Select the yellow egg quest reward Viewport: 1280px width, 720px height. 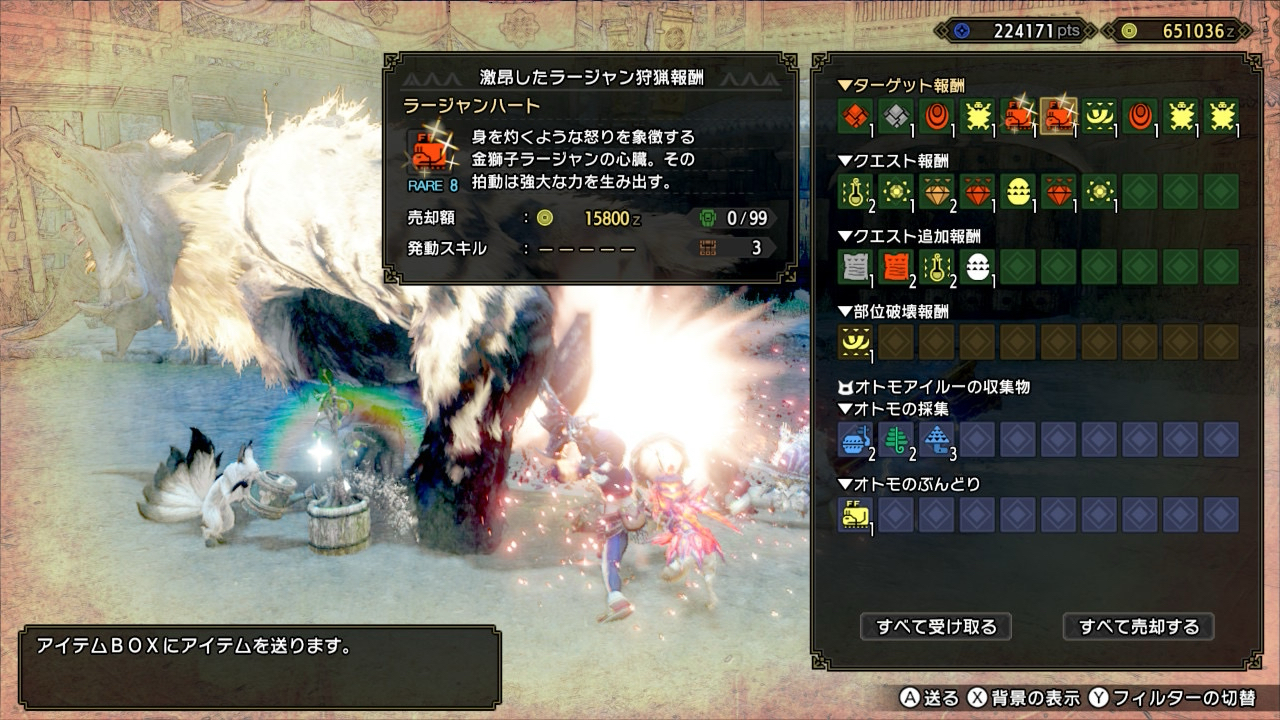(x=1018, y=191)
